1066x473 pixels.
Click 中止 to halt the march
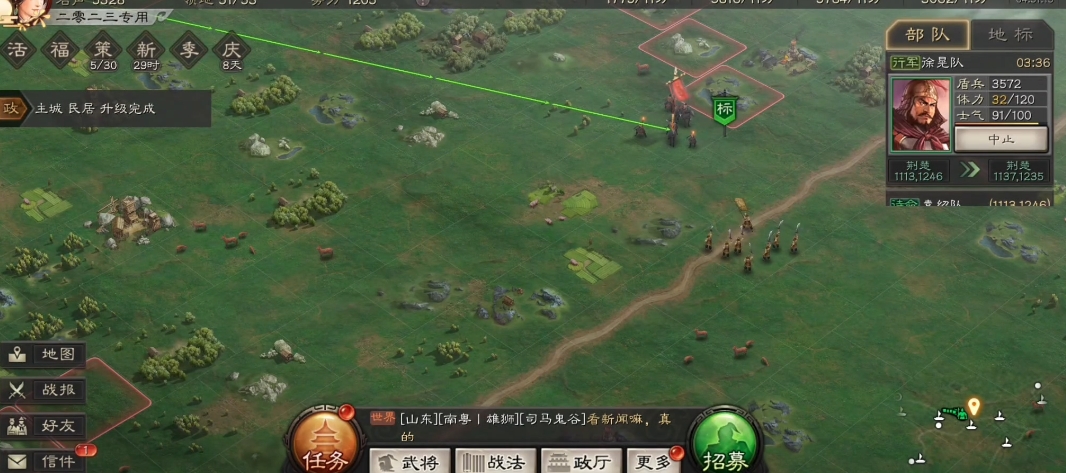coord(1000,139)
